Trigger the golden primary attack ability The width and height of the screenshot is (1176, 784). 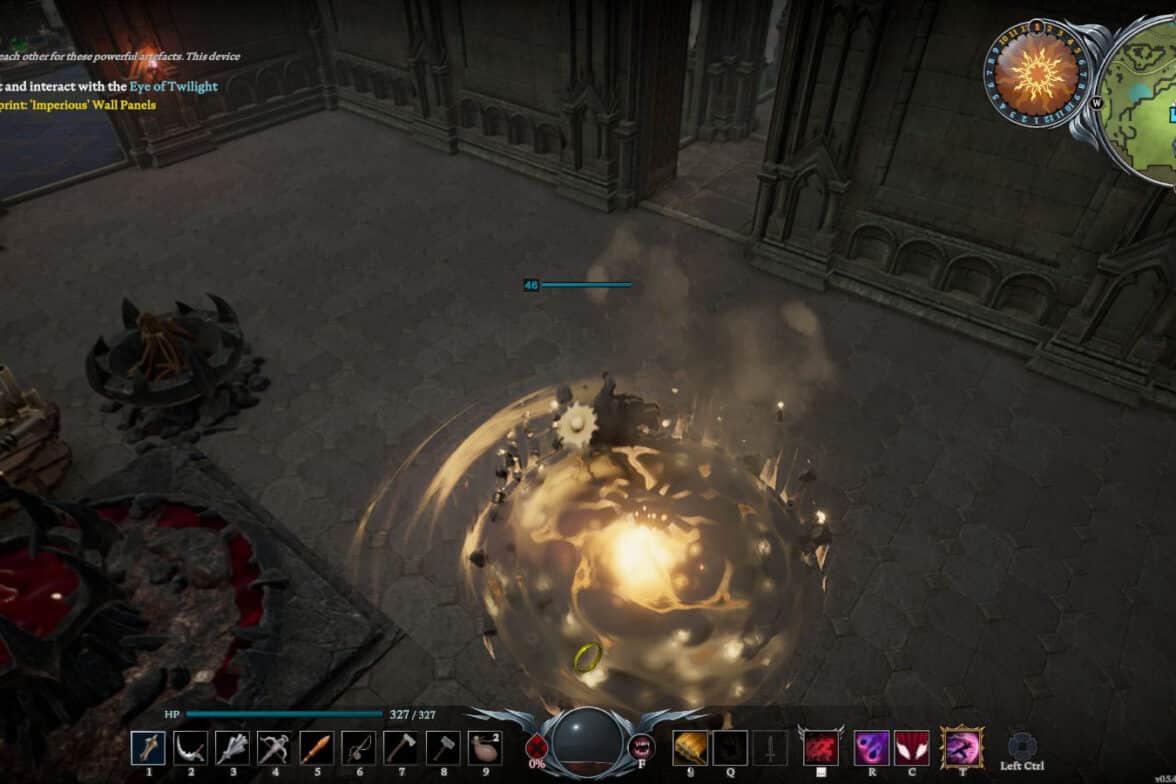tap(691, 747)
